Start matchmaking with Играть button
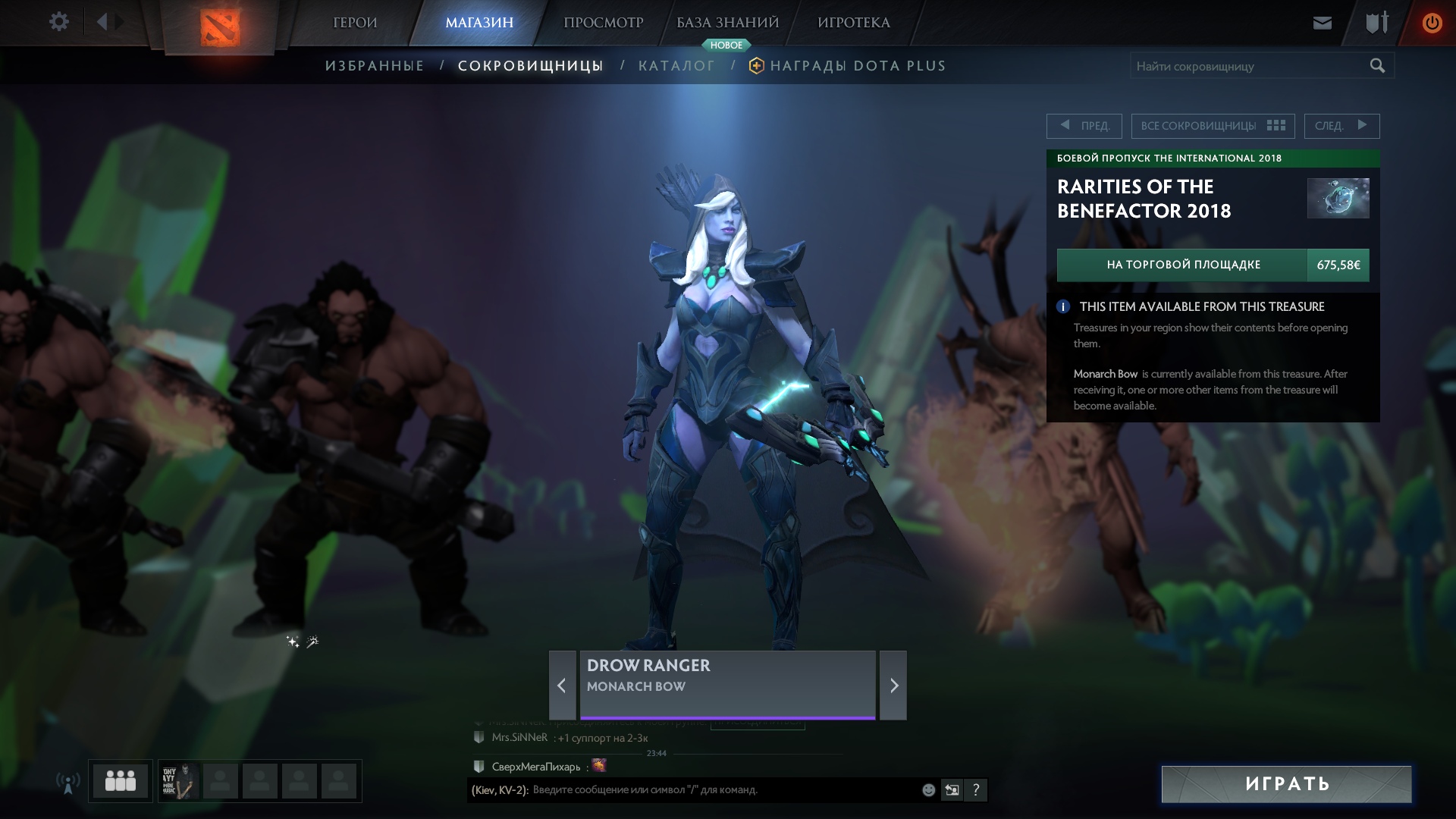 point(1286,784)
